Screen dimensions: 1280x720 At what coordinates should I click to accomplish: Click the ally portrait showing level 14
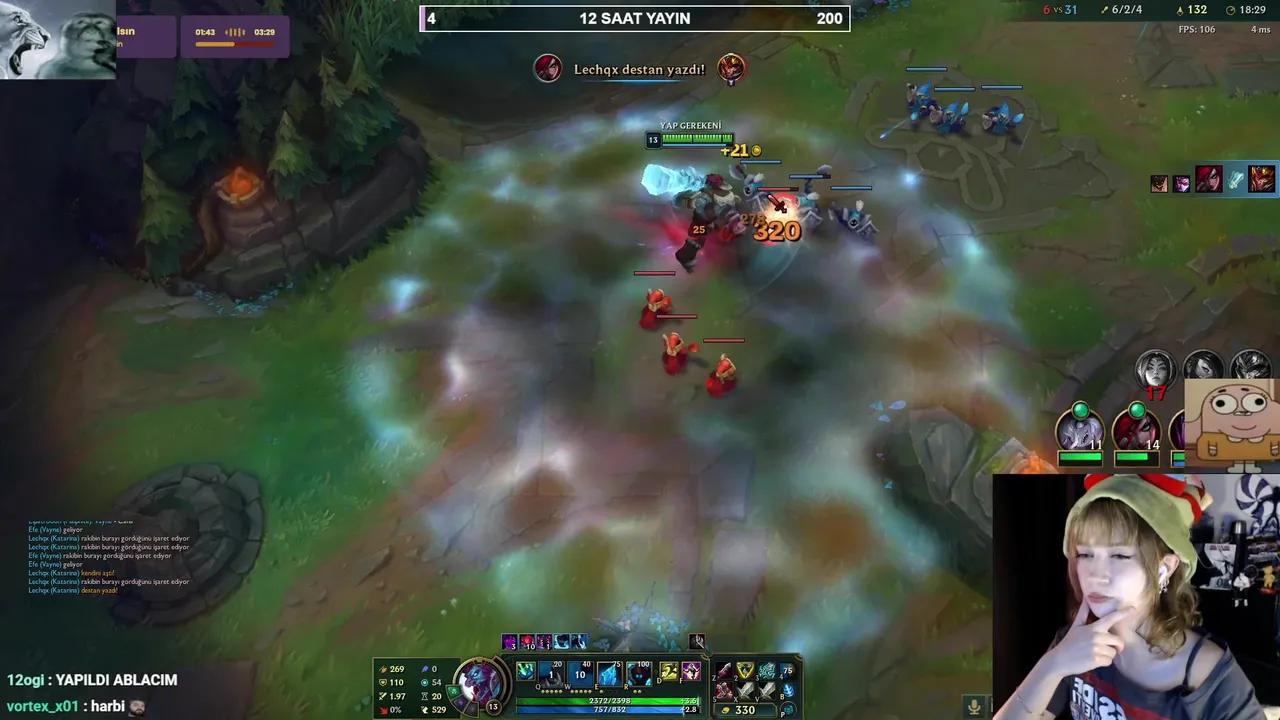[1135, 432]
